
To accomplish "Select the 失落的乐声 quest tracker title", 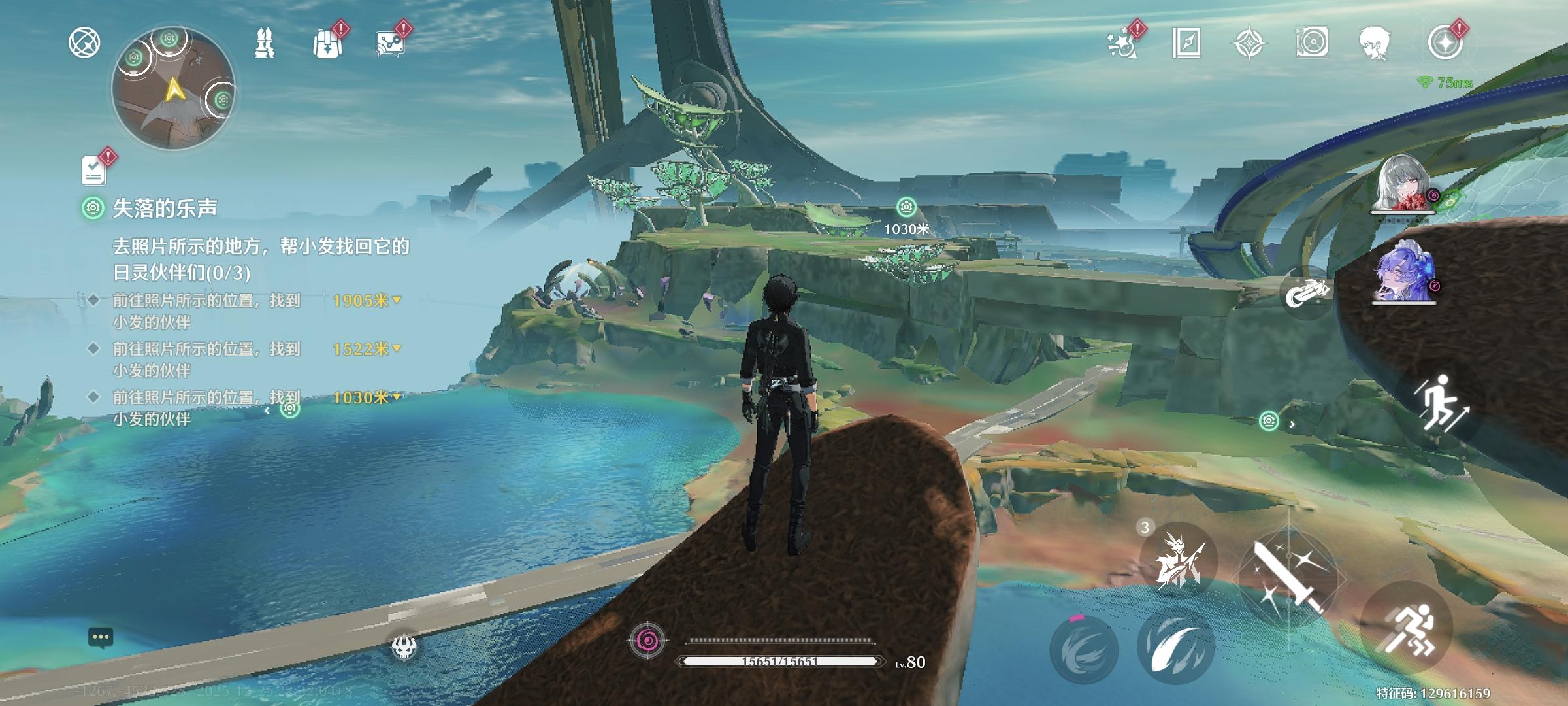I will point(165,209).
